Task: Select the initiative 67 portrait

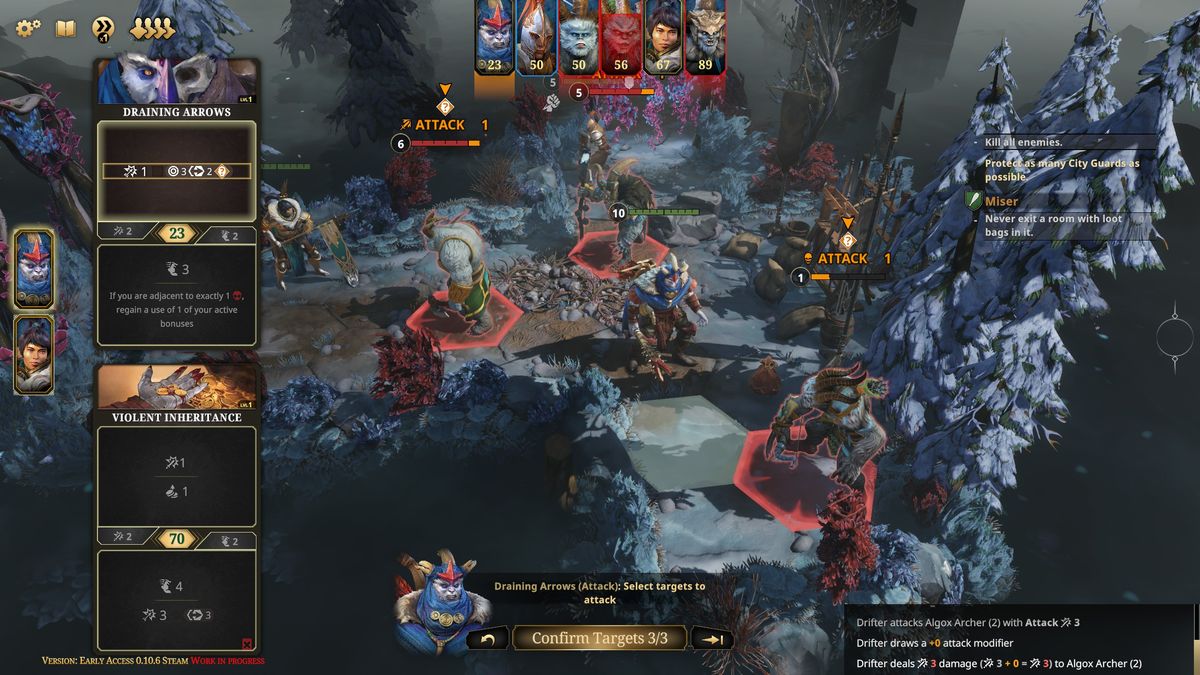Action: [662, 36]
